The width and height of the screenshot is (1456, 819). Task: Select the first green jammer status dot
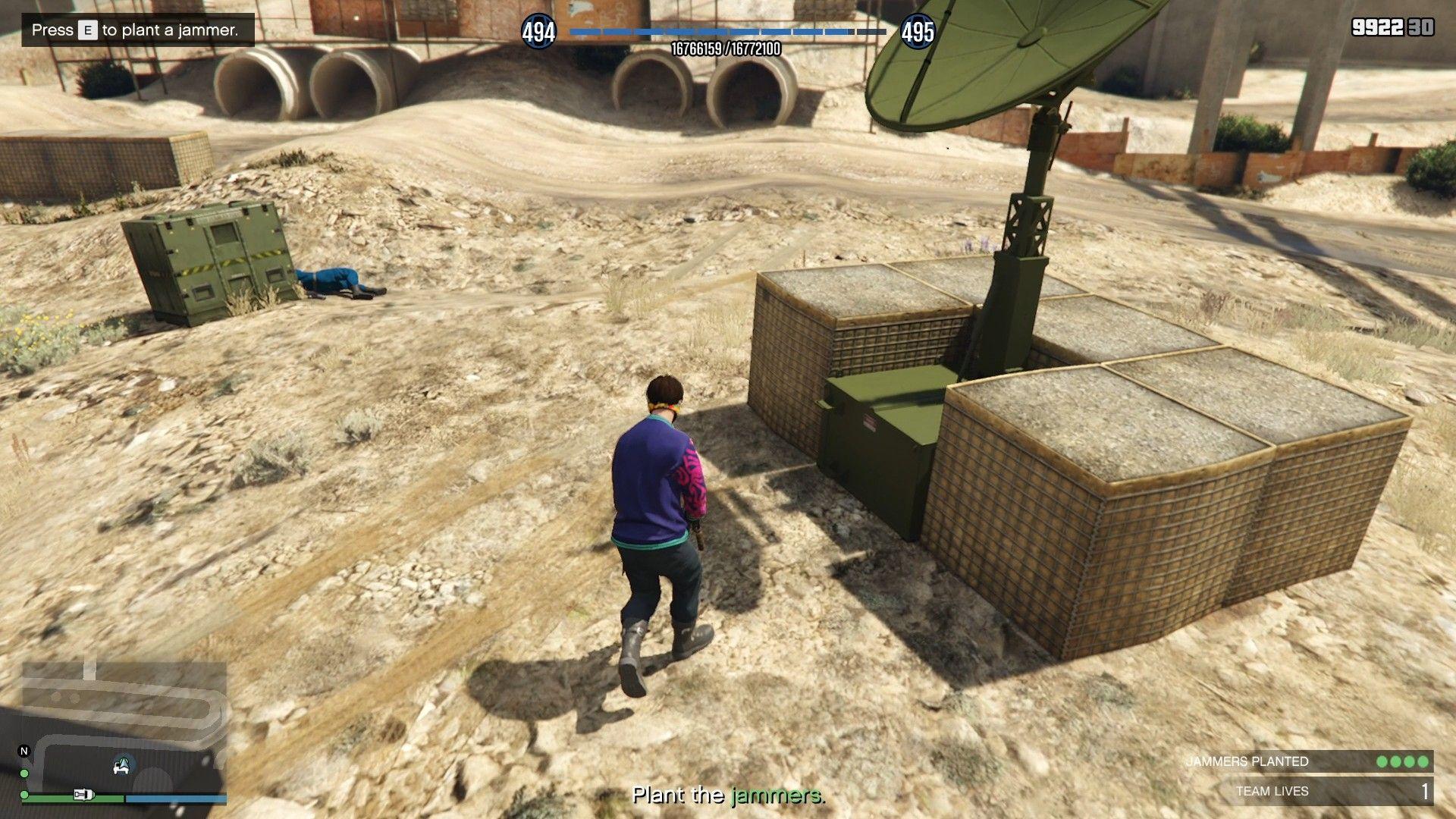pos(1382,761)
